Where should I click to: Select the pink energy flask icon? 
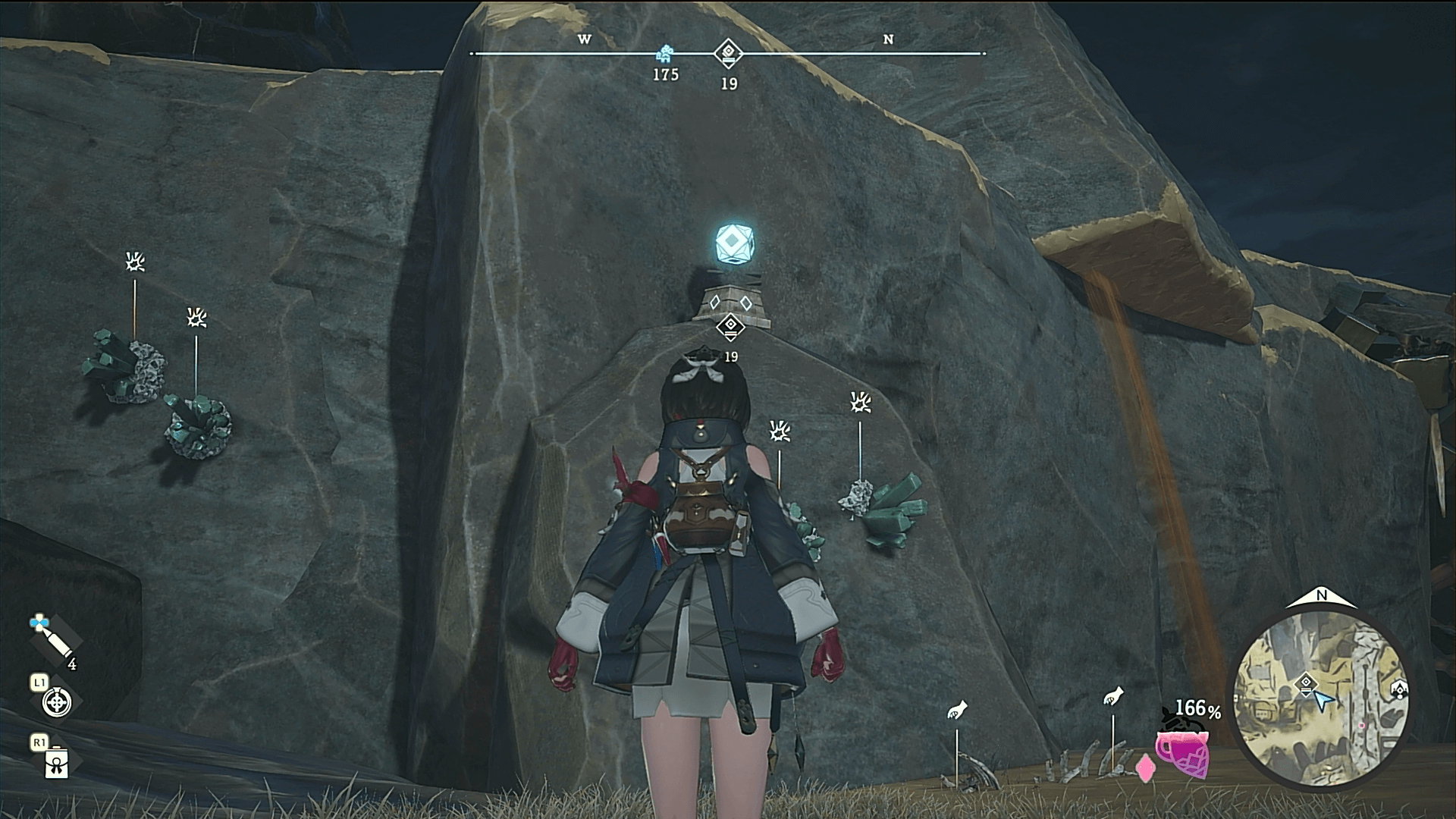coord(1181,751)
